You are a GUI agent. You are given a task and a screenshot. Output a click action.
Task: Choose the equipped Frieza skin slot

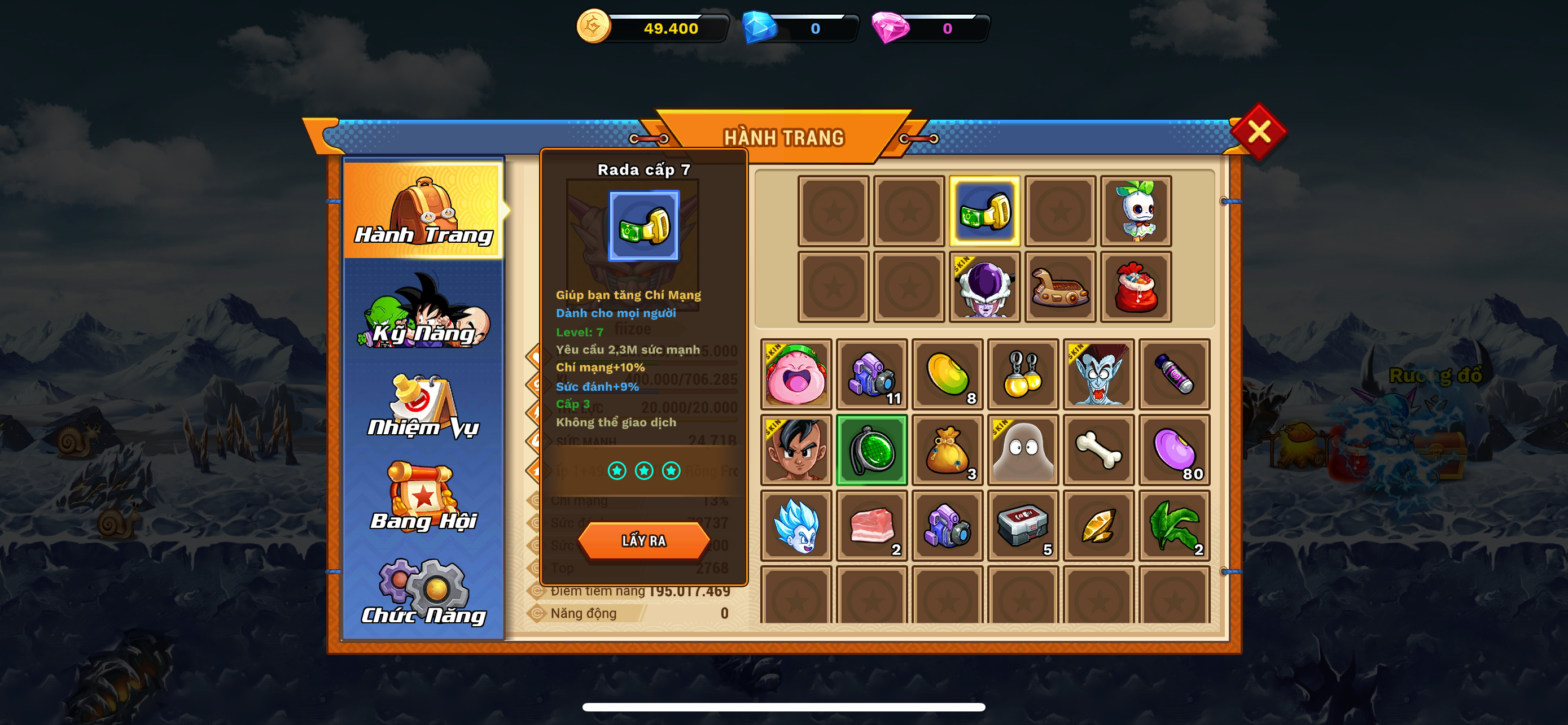pos(984,287)
